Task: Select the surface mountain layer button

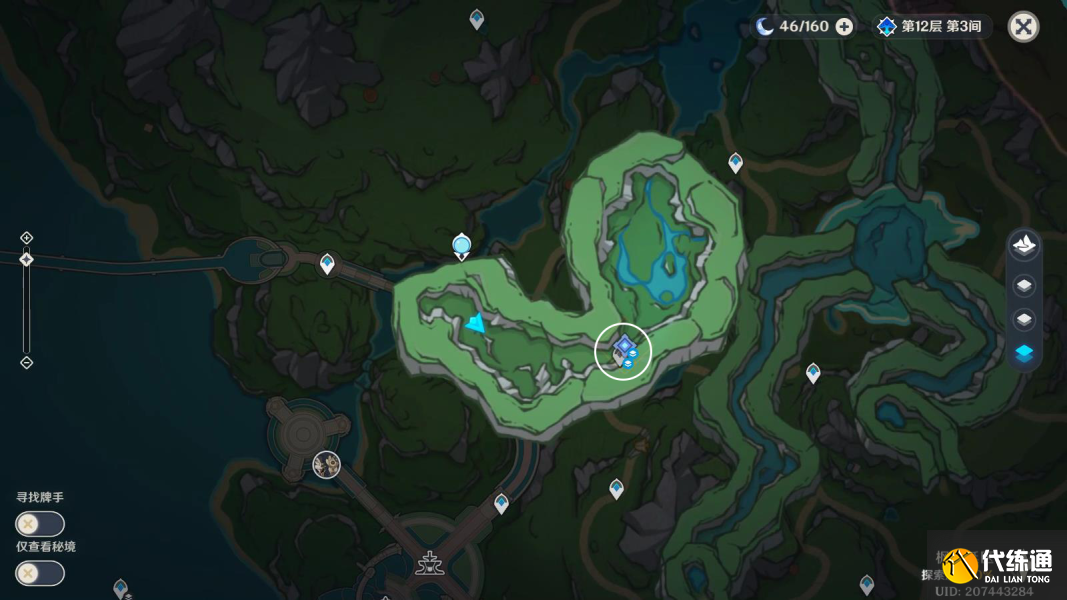Action: (x=1024, y=244)
